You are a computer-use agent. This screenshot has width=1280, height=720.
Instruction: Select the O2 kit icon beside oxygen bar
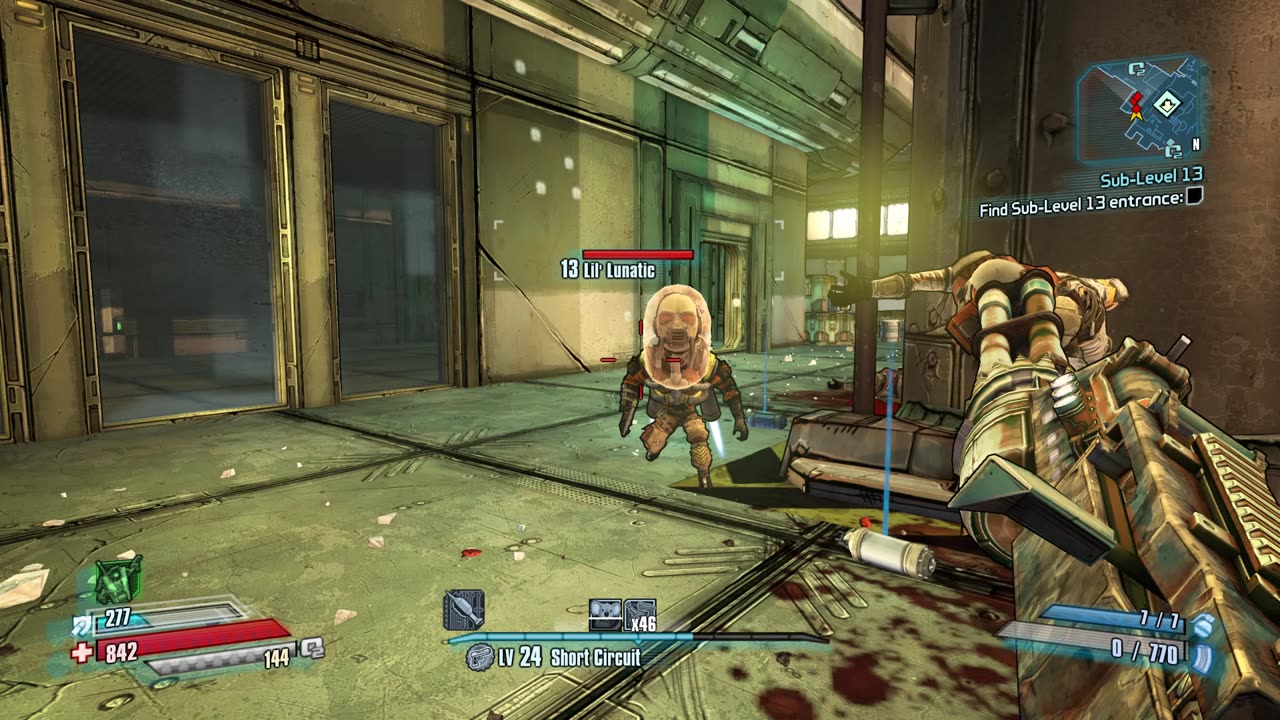coord(312,648)
